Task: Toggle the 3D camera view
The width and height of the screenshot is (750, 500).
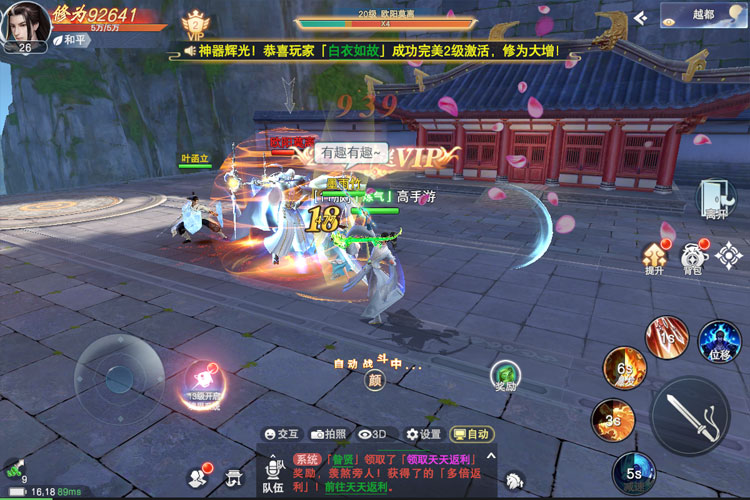Action: click(372, 434)
